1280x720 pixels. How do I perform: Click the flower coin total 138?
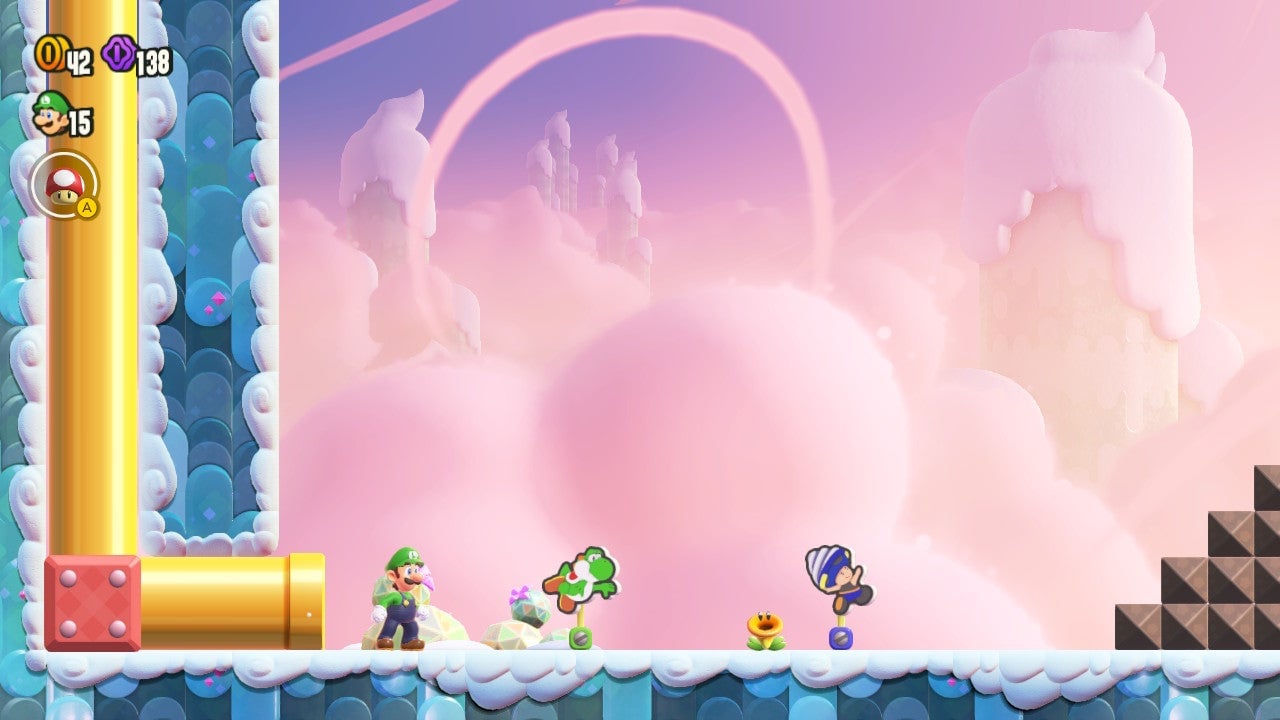coord(152,58)
